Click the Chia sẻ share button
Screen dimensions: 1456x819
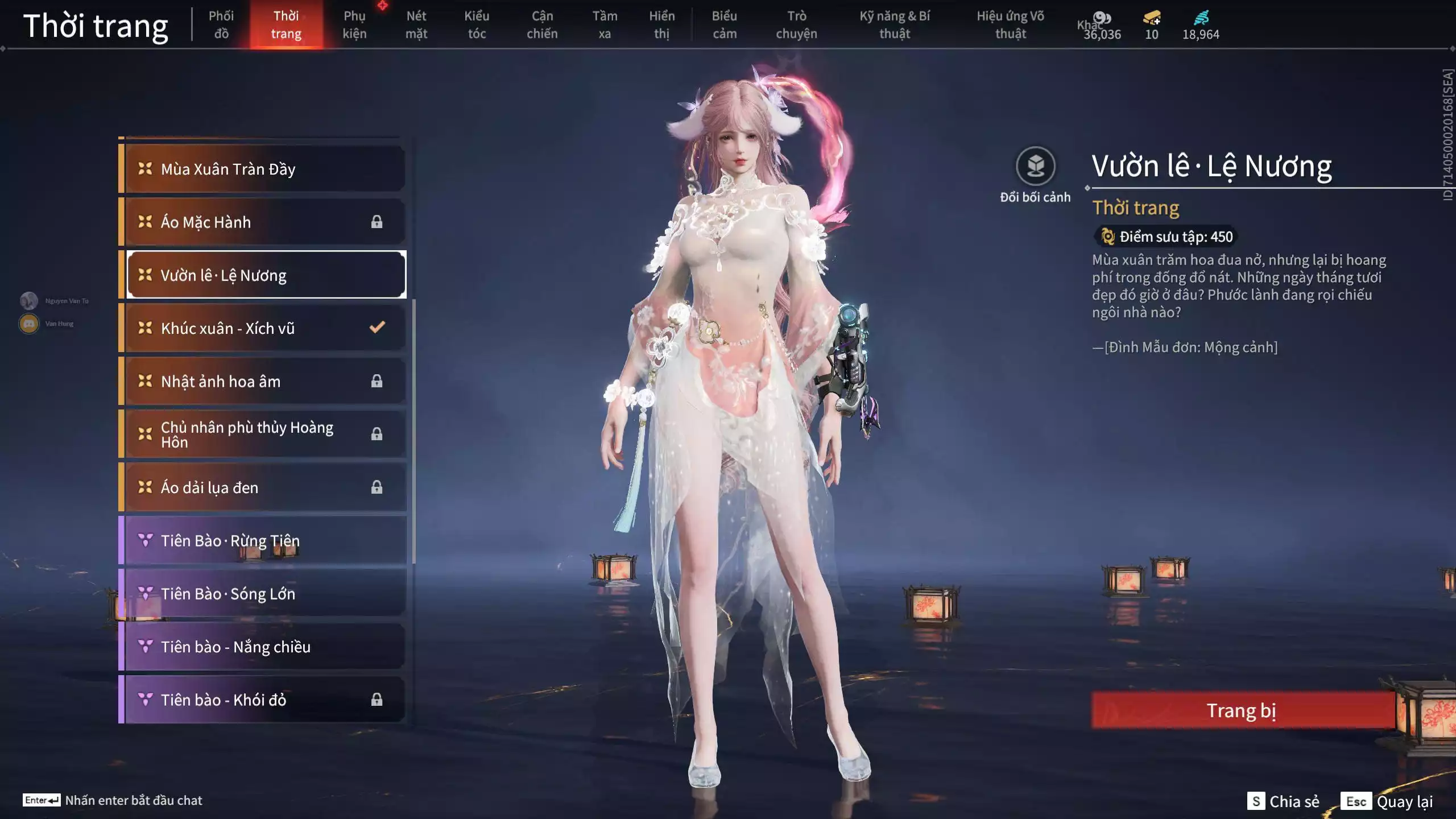pos(1284,801)
